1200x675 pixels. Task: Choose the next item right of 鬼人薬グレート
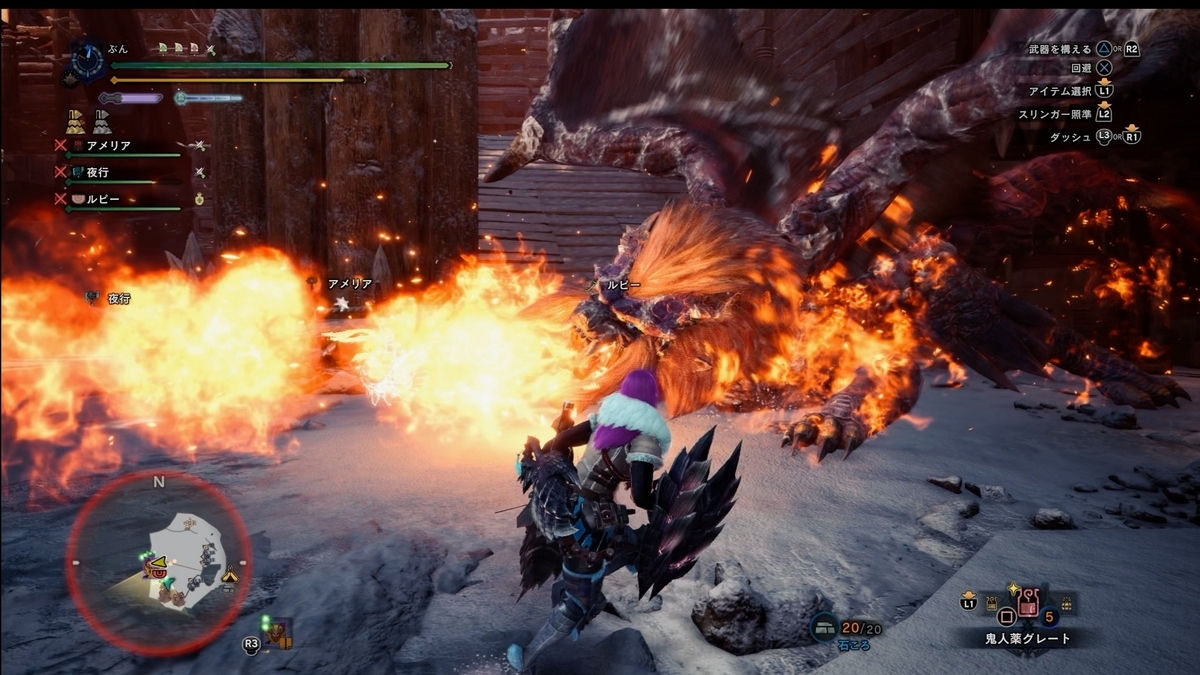click(x=1066, y=603)
